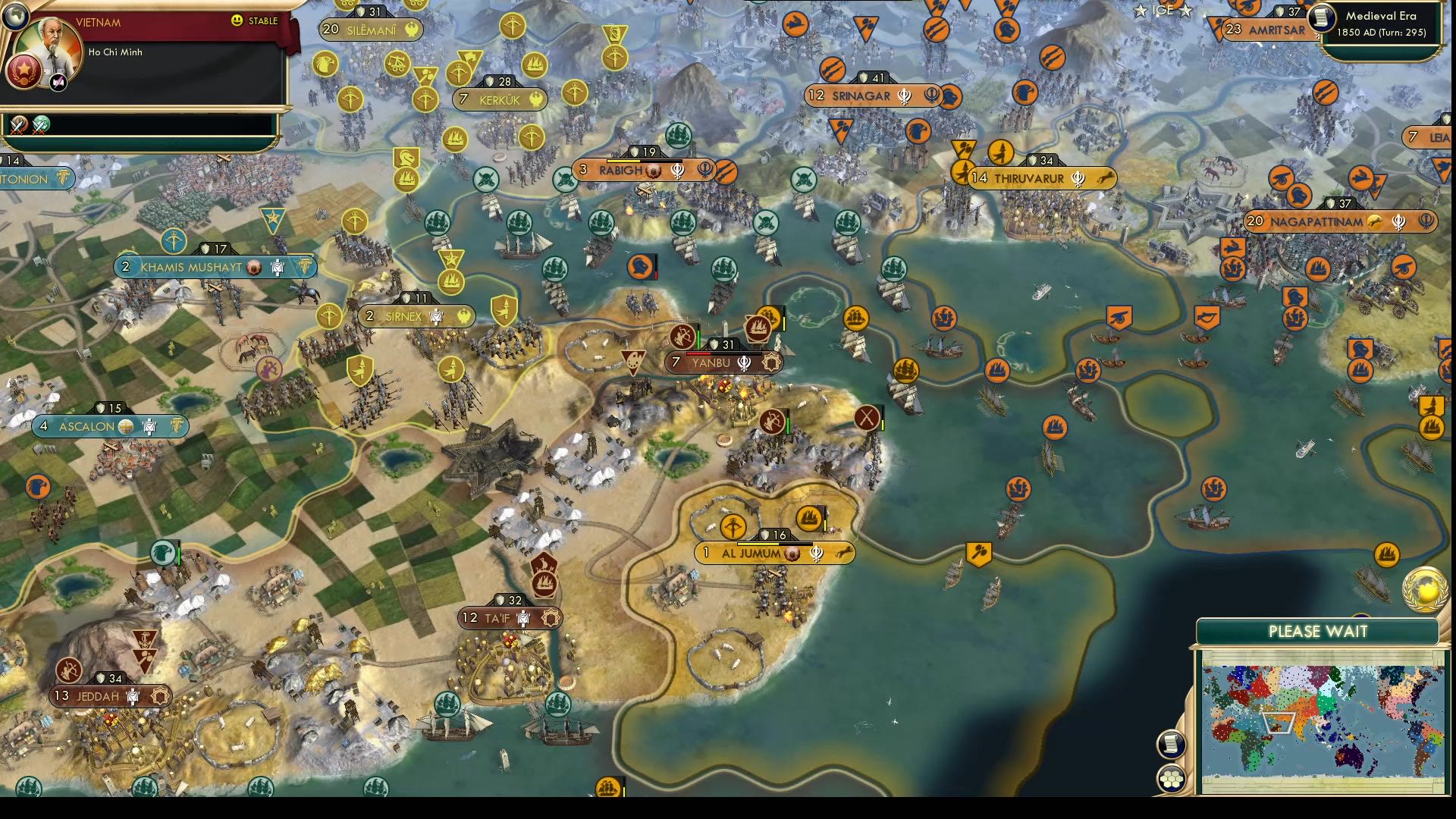
Task: Click the religion icon beside Rabigh's city name
Action: tap(677, 171)
